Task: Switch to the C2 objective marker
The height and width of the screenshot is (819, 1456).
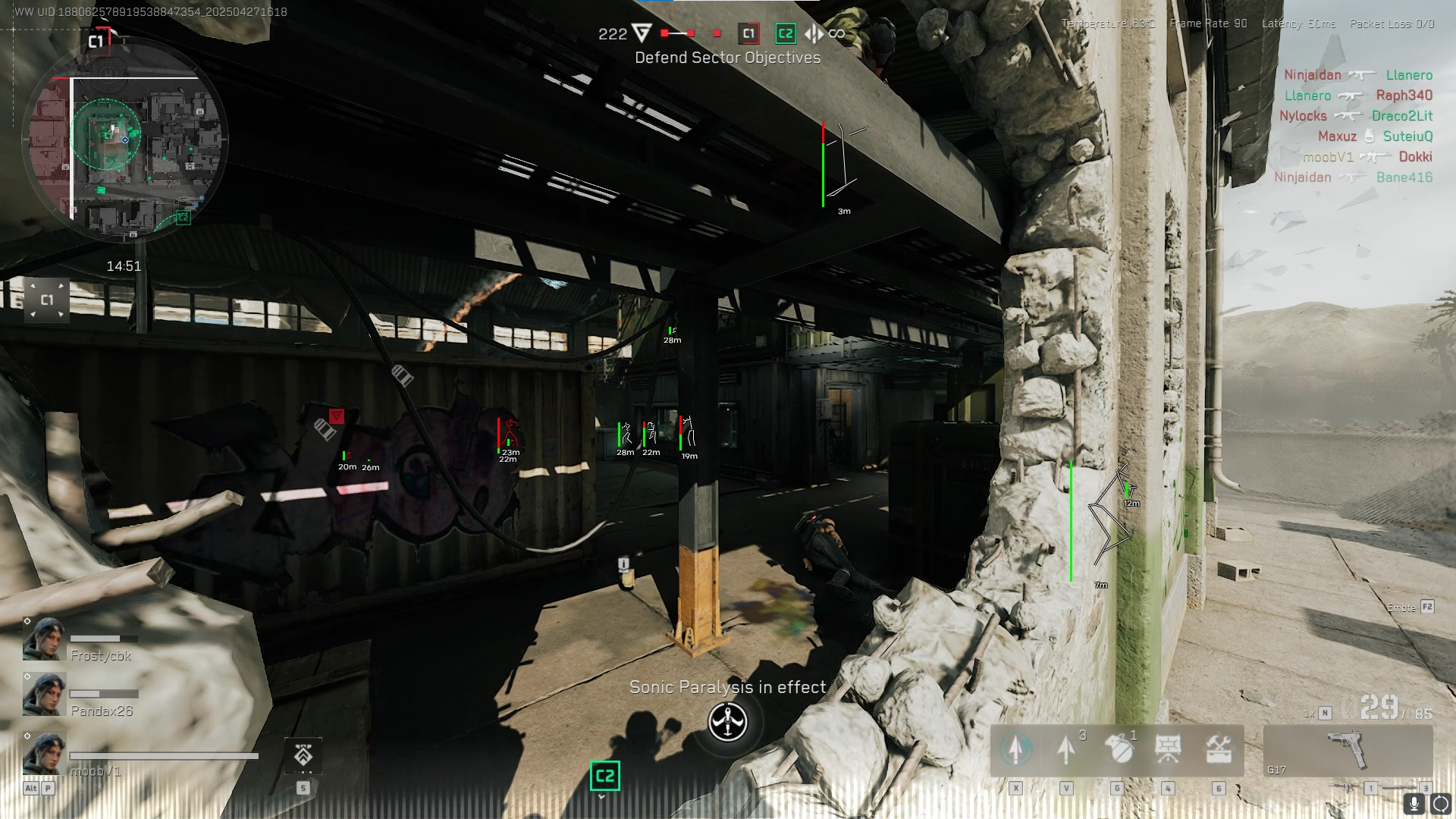Action: pos(785,33)
